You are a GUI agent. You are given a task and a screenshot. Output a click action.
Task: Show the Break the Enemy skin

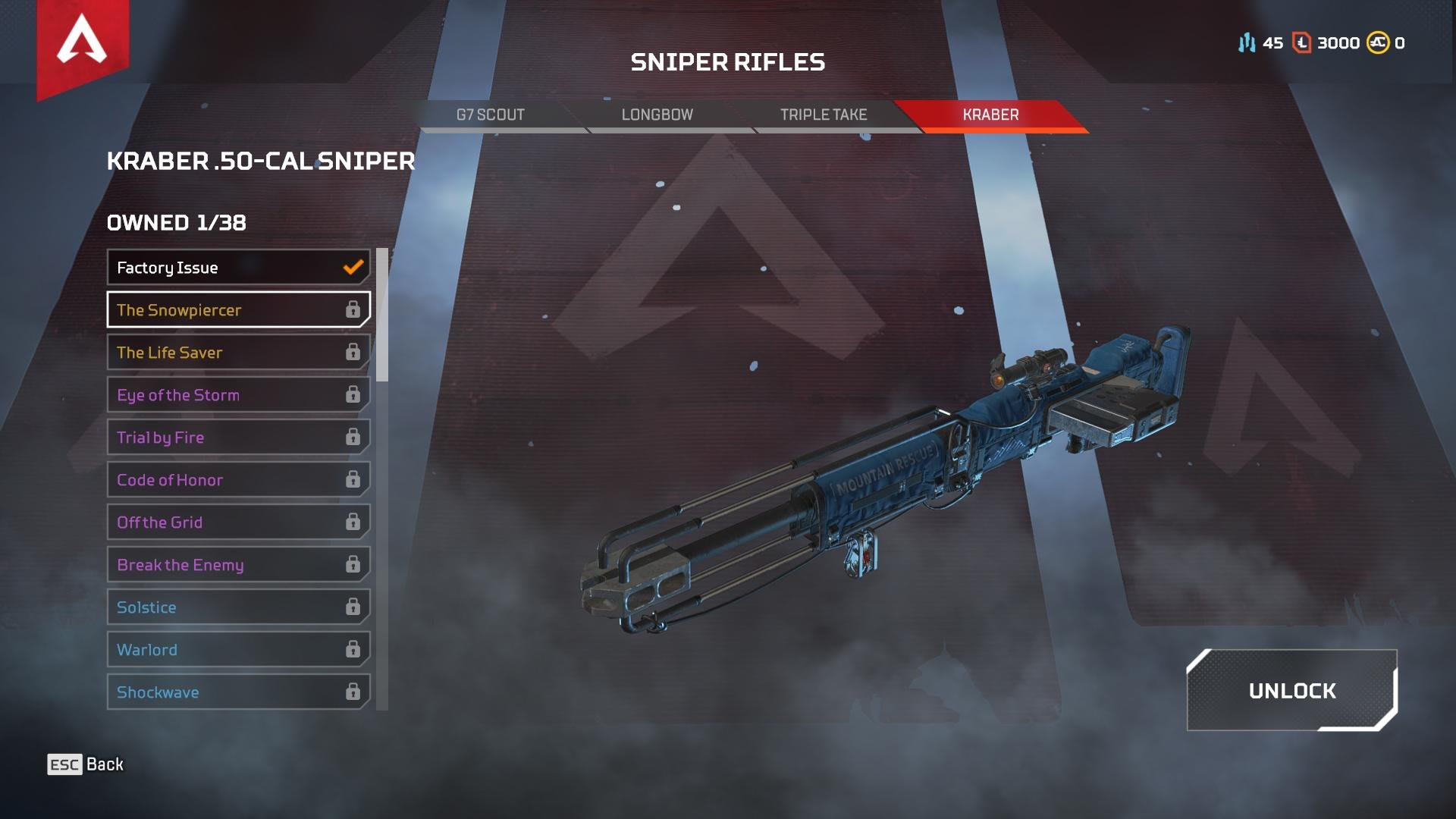238,565
